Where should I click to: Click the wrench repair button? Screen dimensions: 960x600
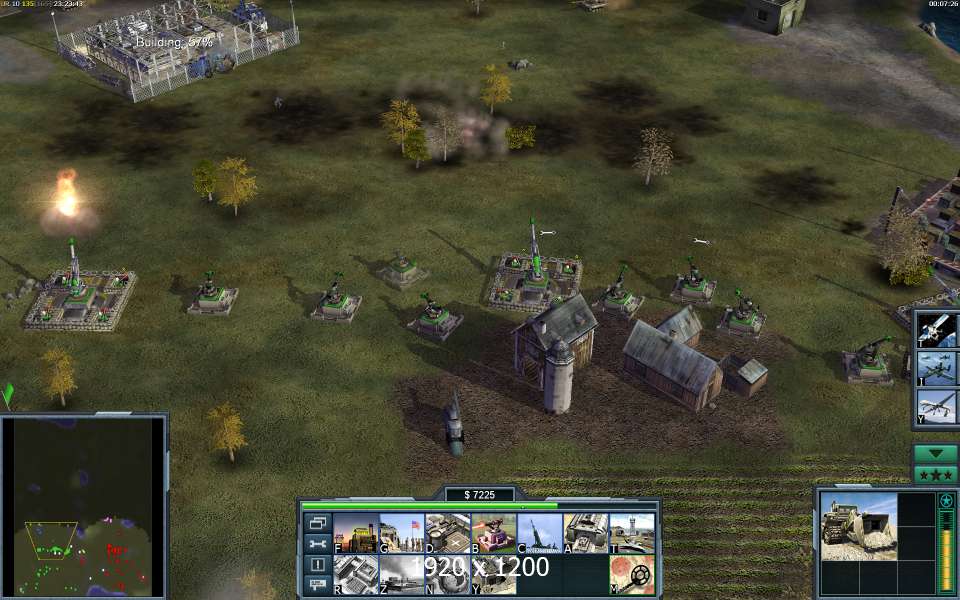point(317,544)
